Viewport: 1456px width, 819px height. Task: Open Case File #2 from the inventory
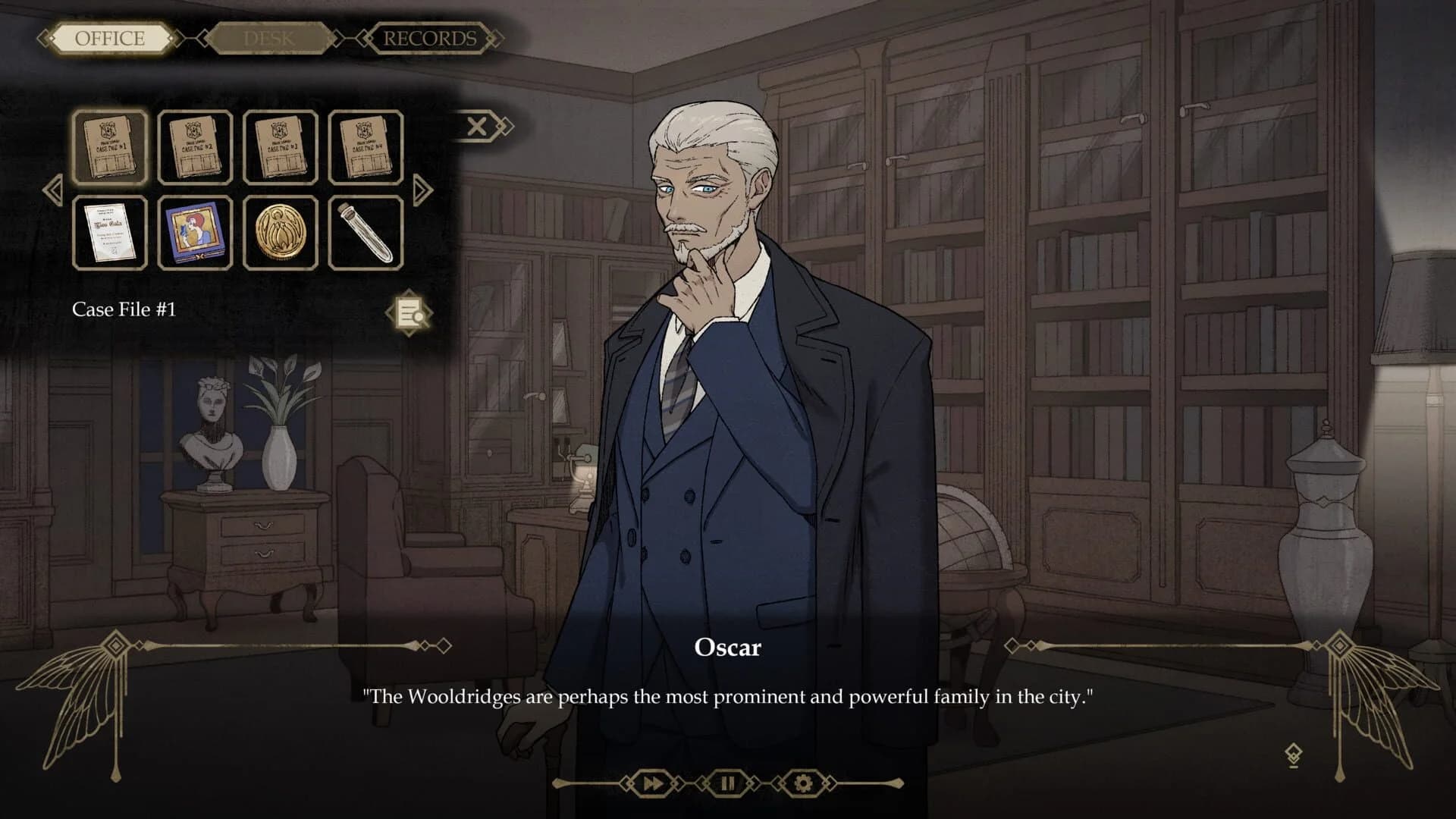tap(196, 148)
